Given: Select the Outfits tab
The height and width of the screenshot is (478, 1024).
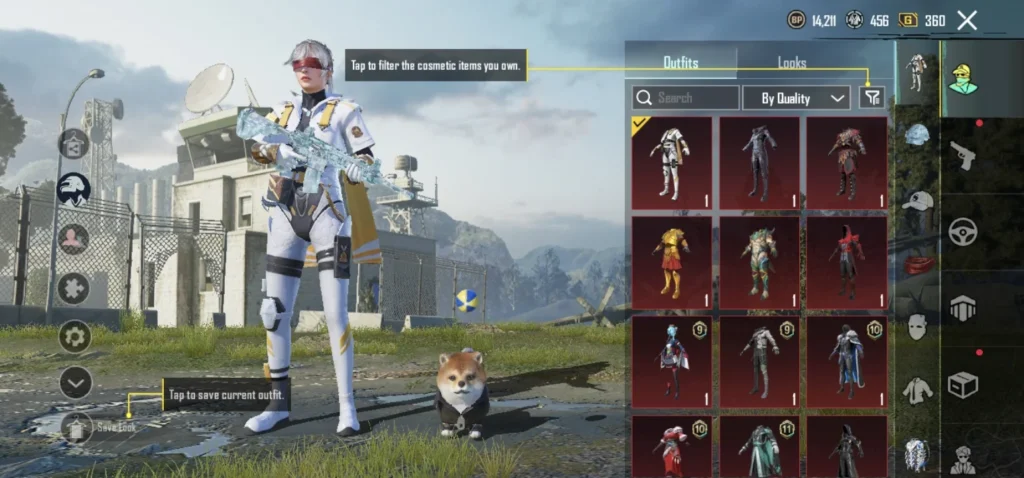Looking at the screenshot, I should (x=681, y=63).
